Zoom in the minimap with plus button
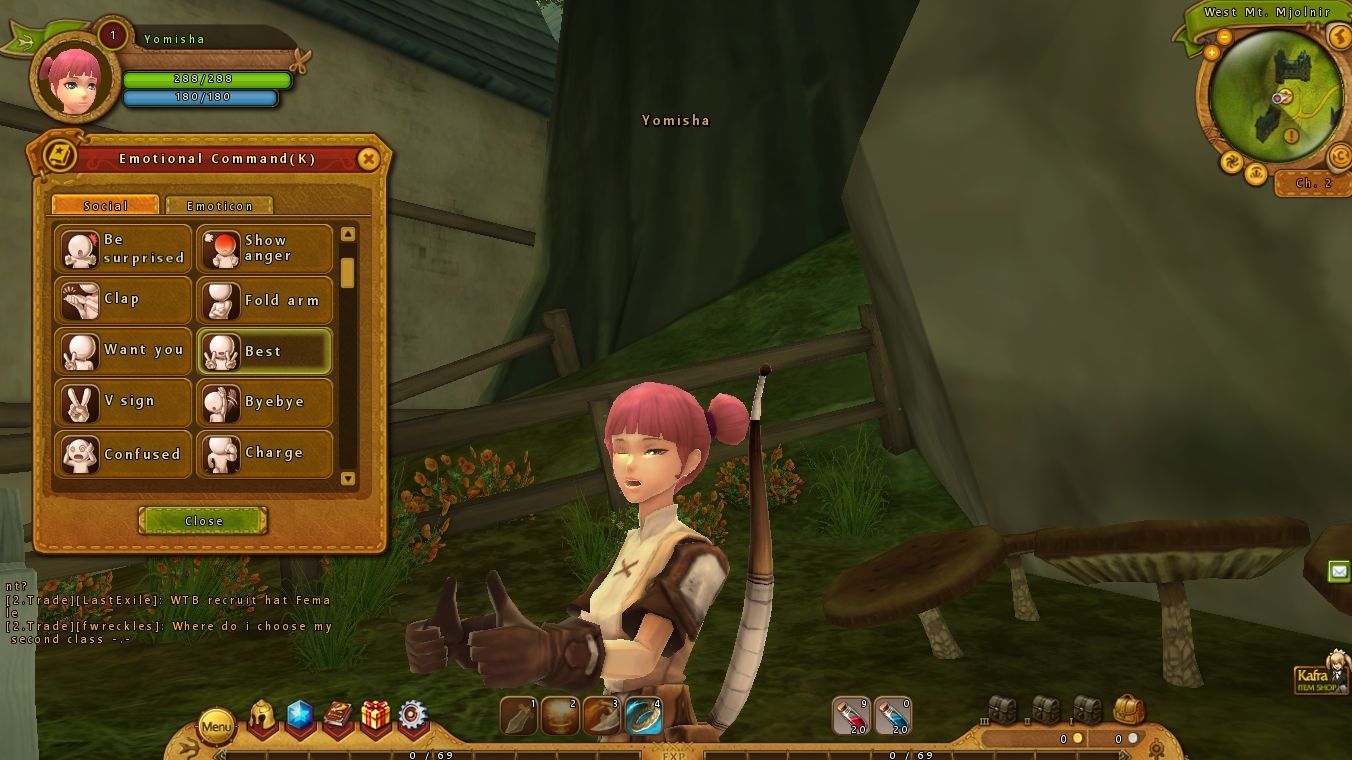 tap(1212, 52)
